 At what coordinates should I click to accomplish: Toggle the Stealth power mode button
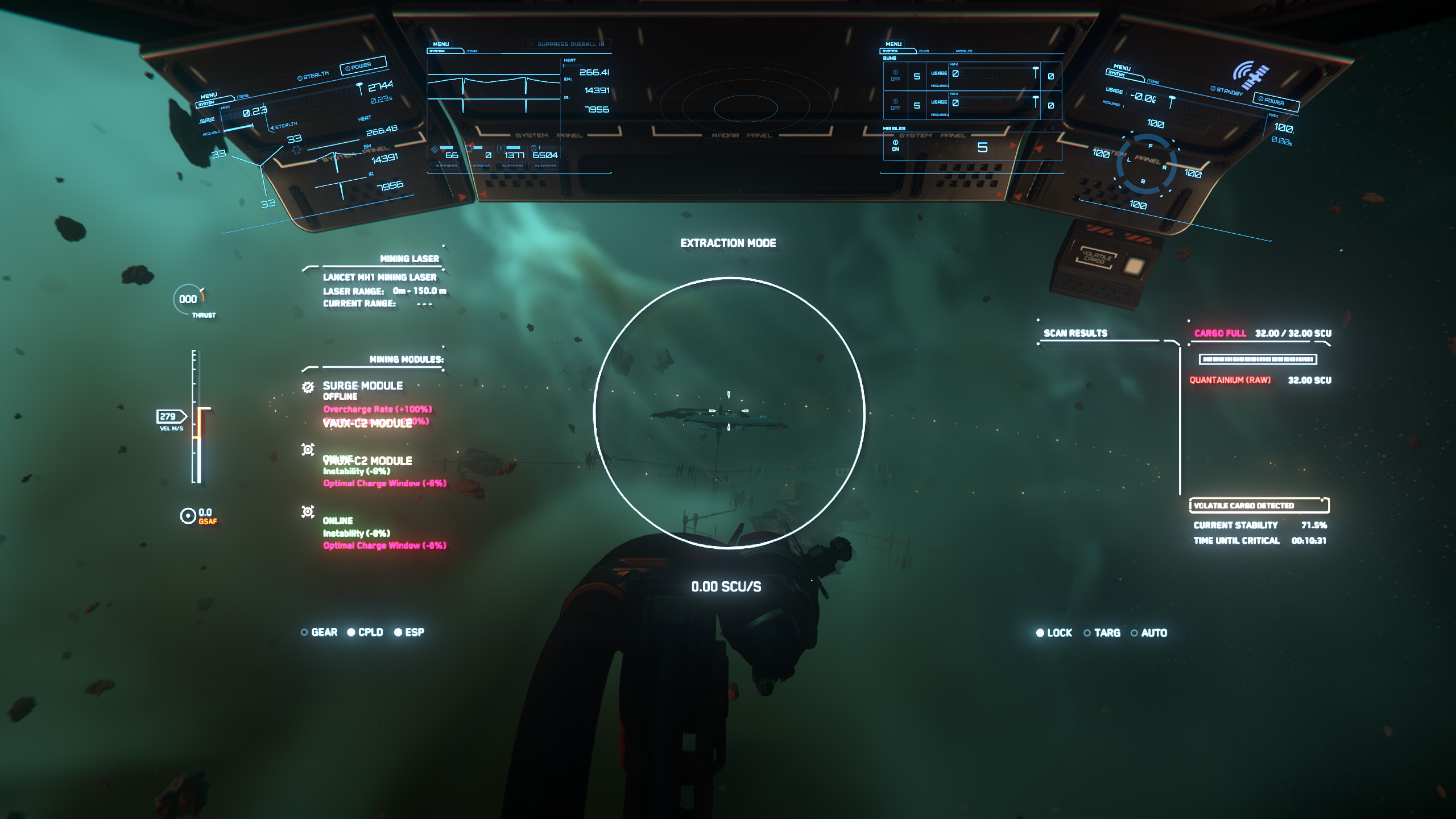point(313,76)
